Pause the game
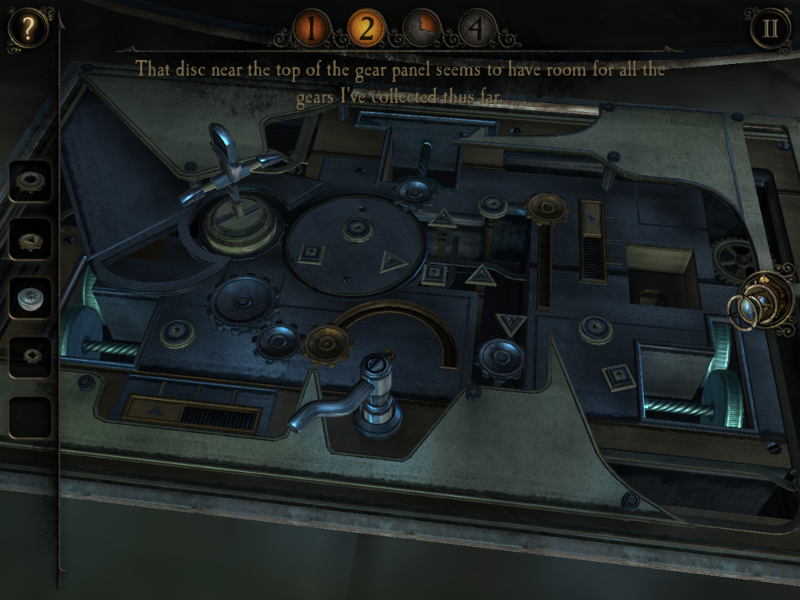 point(770,28)
